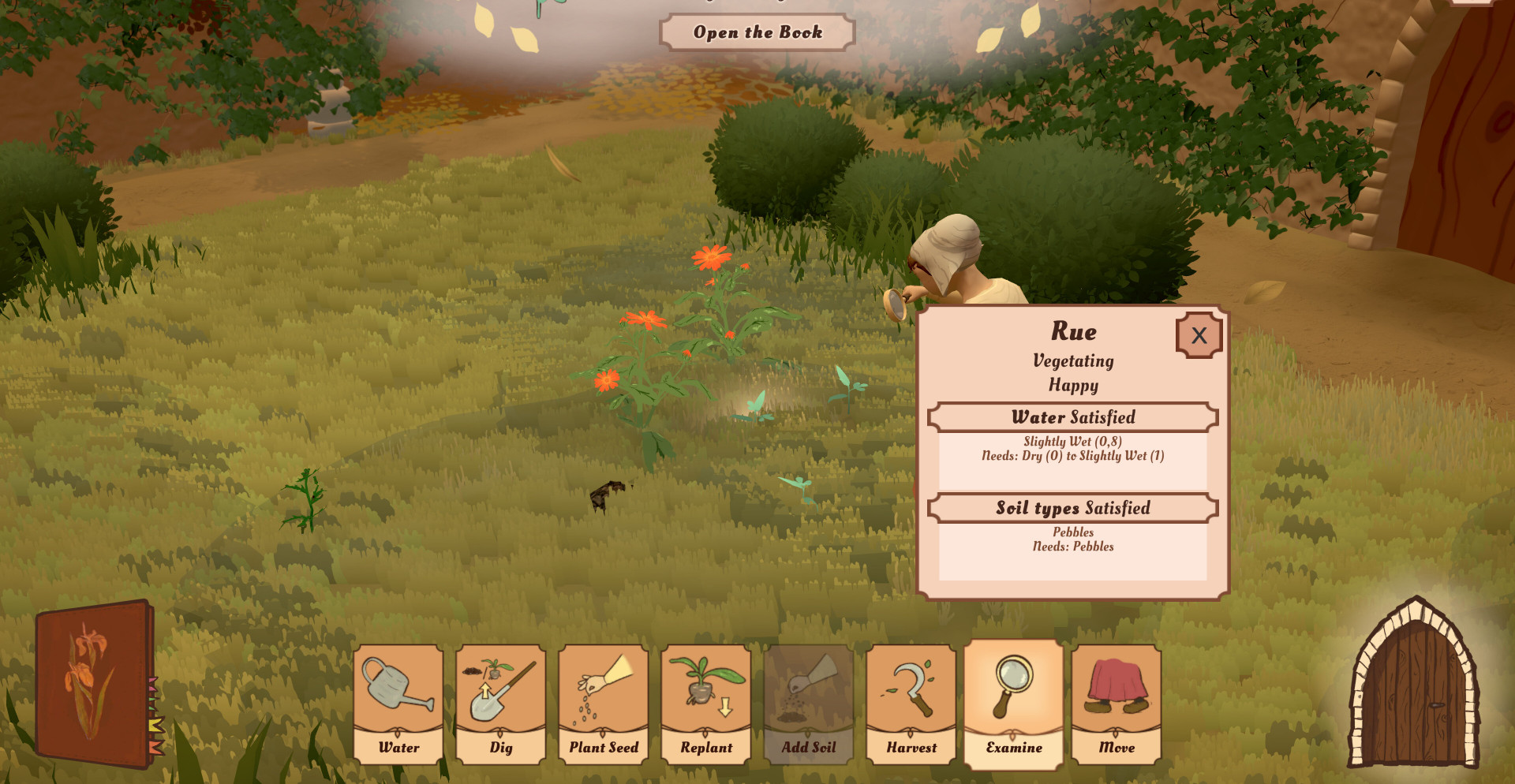The image size is (1515, 784).
Task: Open the Book from the top button
Action: 757,32
